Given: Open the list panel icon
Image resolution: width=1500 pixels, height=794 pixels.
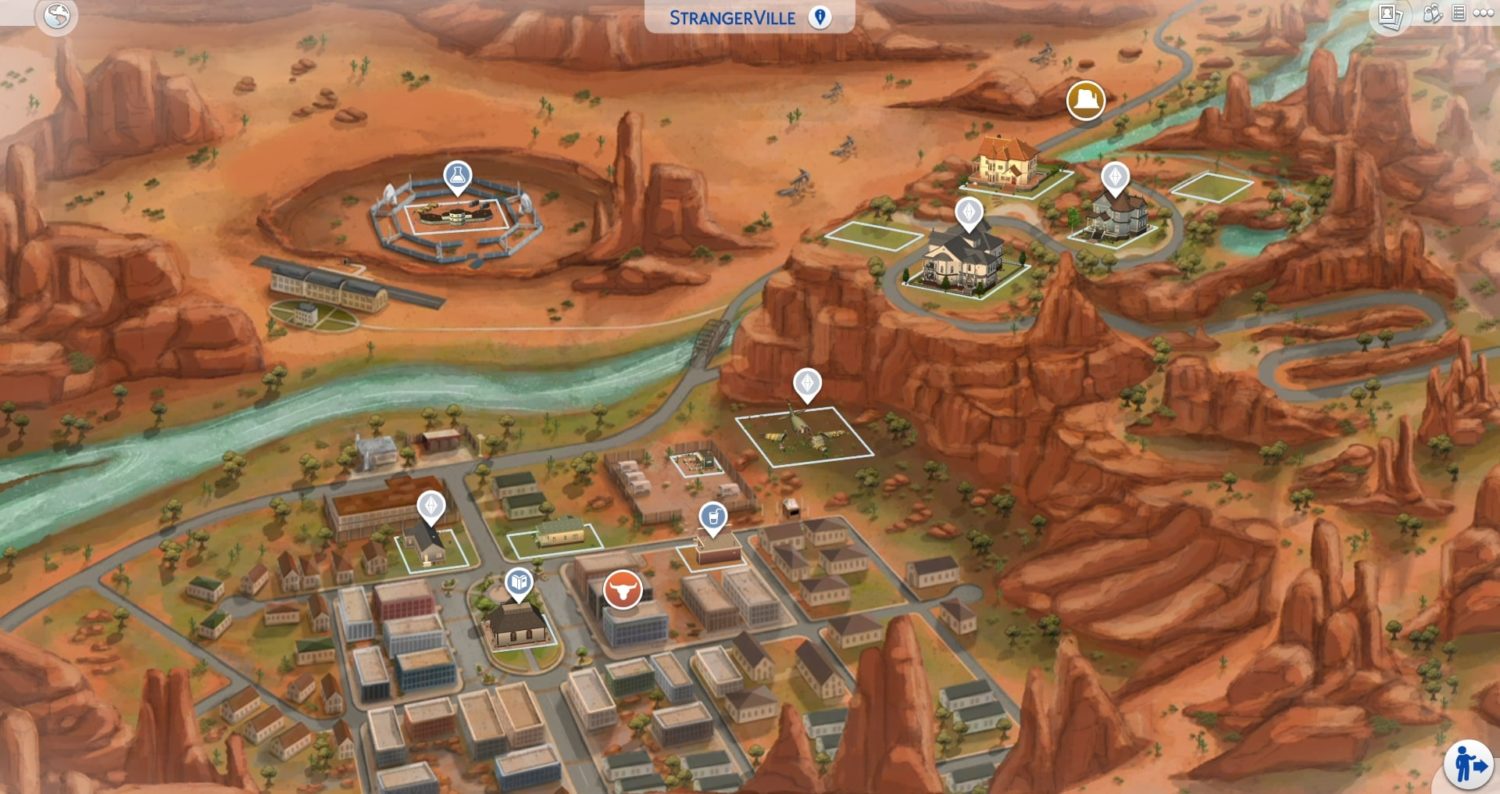Looking at the screenshot, I should pos(1458,14).
